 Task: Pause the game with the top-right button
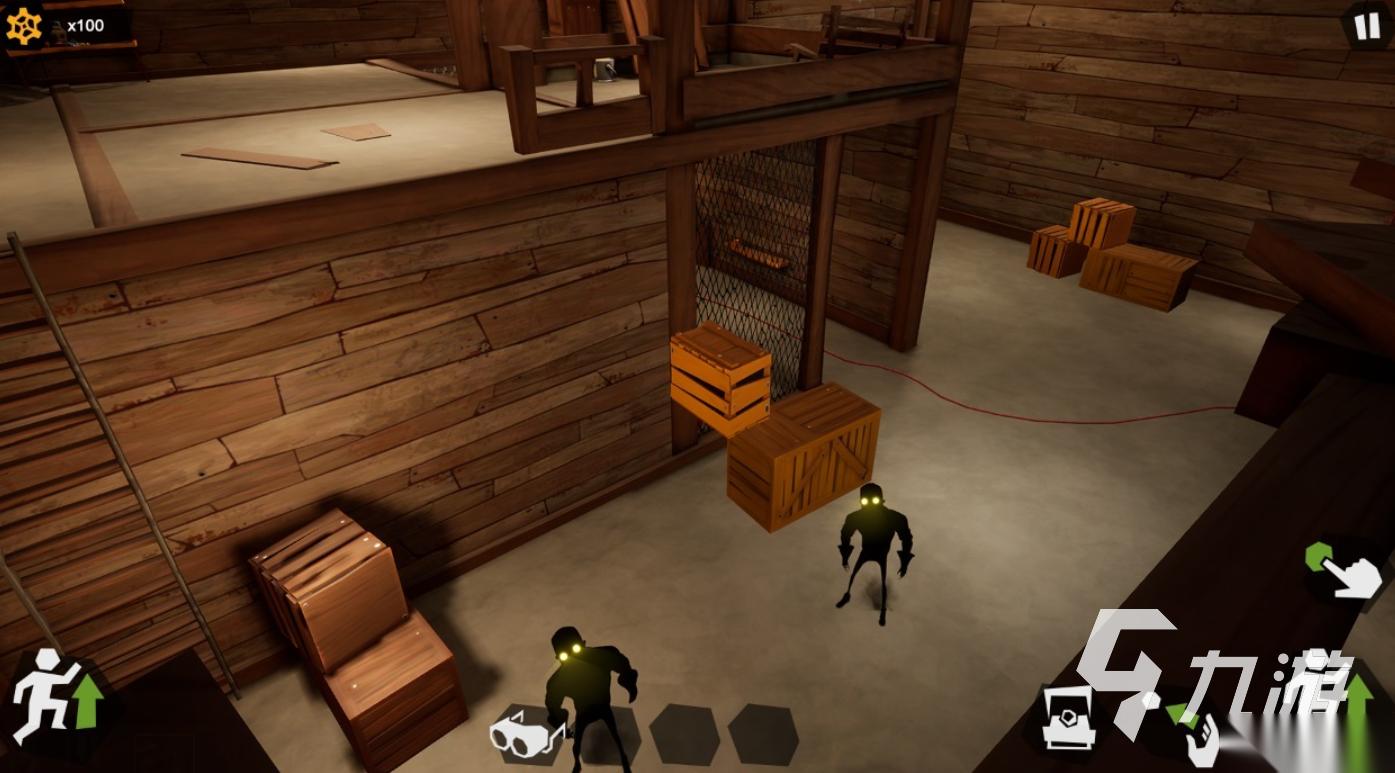click(1366, 24)
